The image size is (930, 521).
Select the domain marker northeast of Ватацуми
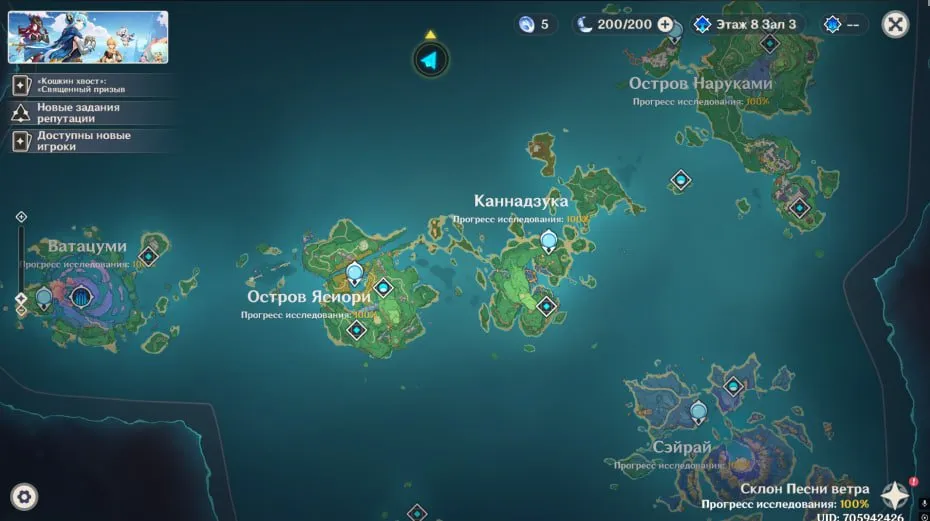tap(149, 256)
